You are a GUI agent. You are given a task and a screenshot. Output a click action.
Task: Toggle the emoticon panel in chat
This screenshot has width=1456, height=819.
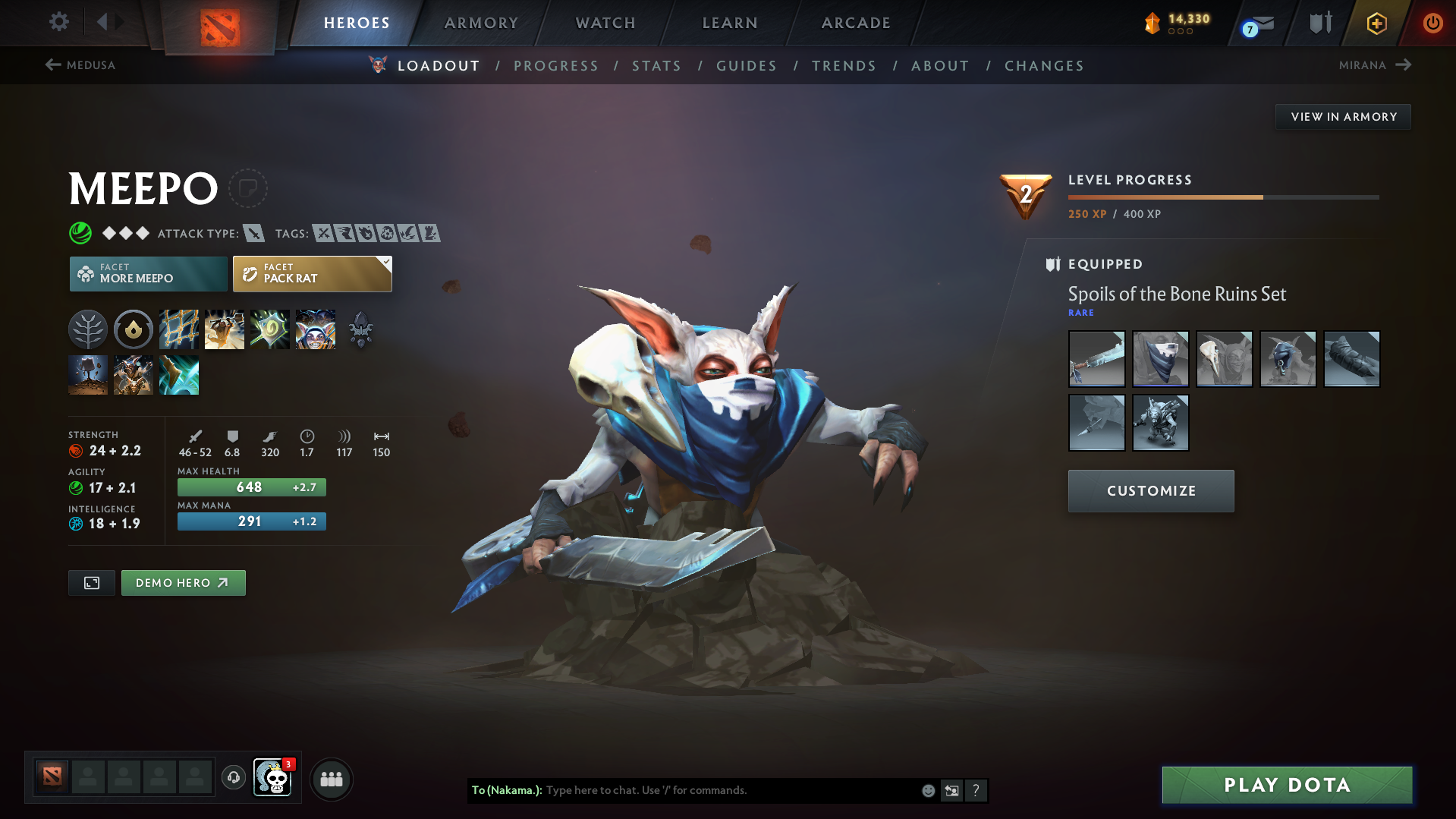click(927, 790)
